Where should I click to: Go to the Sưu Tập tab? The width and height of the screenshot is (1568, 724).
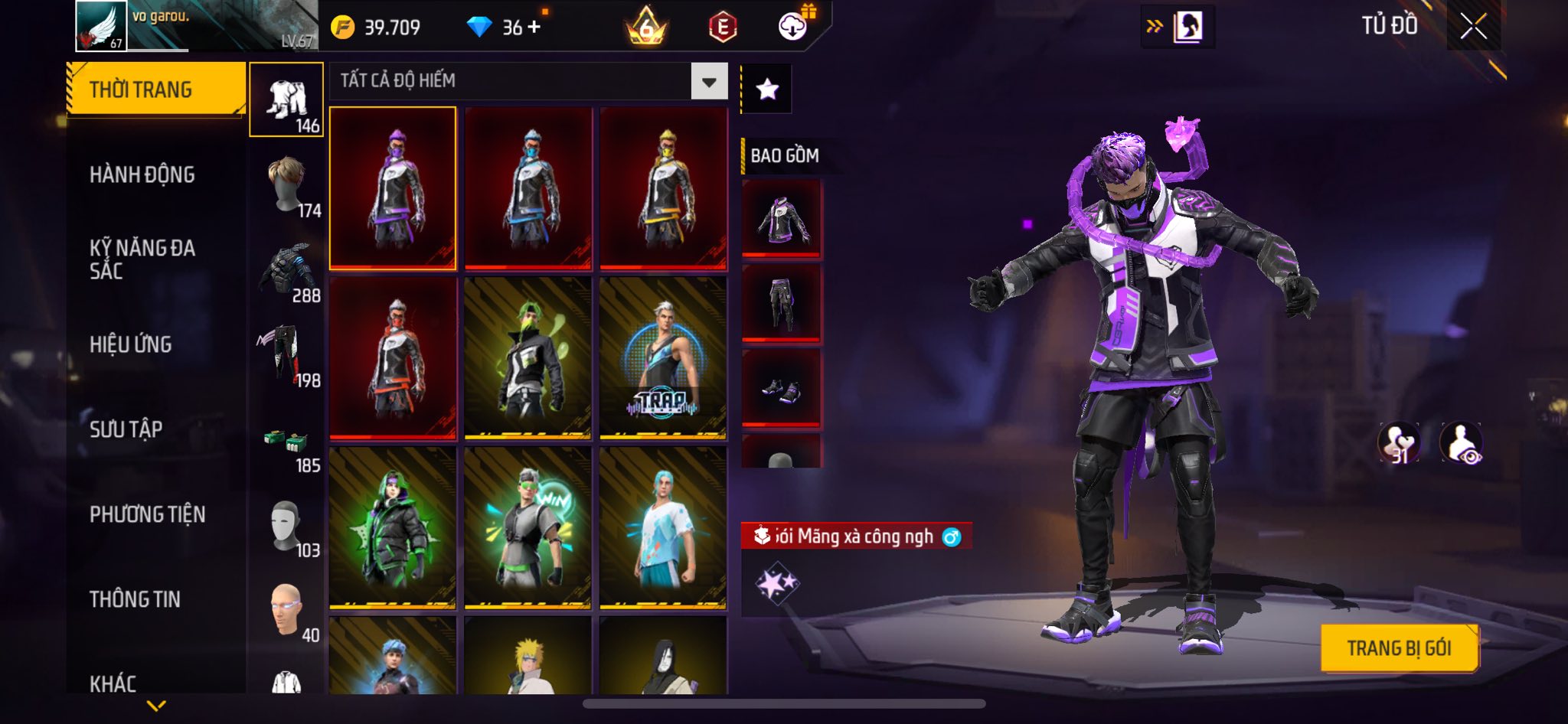pos(126,429)
